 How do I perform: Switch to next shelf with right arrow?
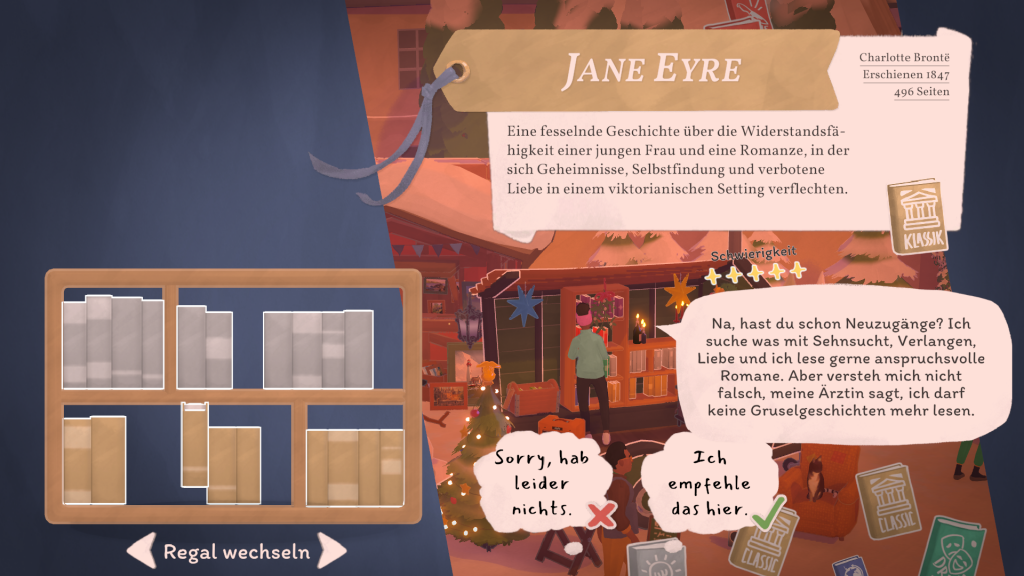point(332,551)
